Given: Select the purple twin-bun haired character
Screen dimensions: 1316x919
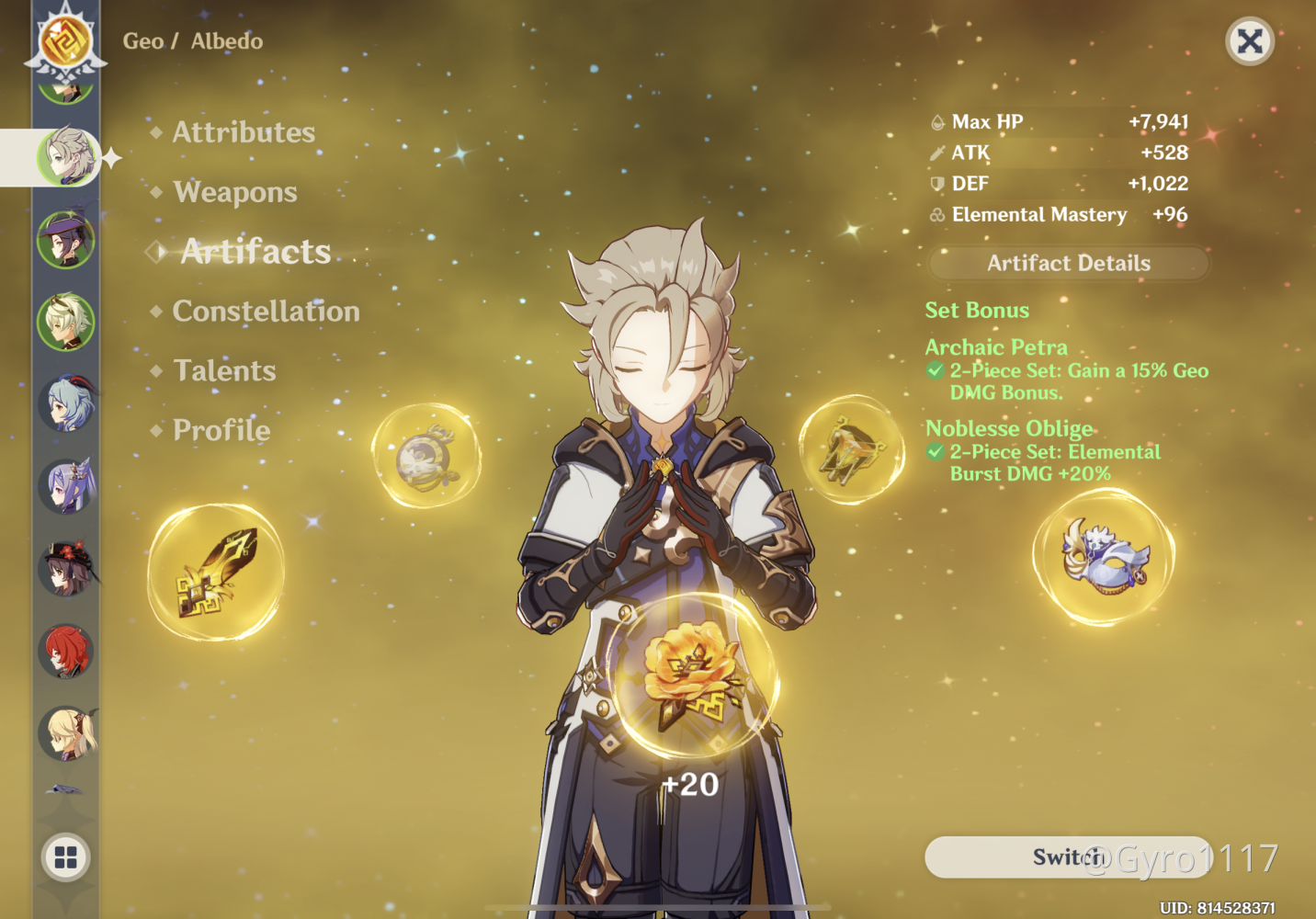Looking at the screenshot, I should click(x=66, y=485).
